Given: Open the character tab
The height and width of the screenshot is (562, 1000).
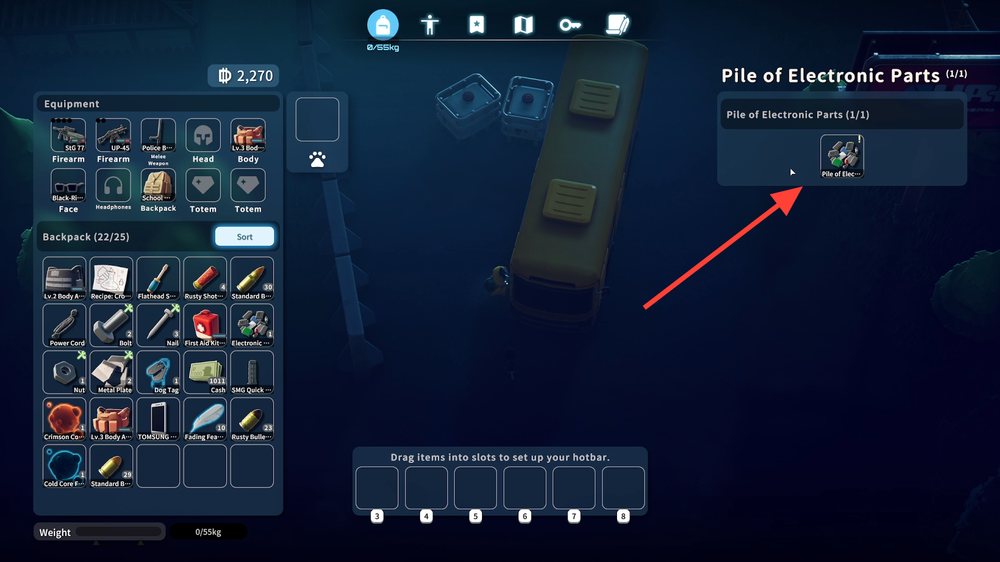Looking at the screenshot, I should click(x=430, y=25).
